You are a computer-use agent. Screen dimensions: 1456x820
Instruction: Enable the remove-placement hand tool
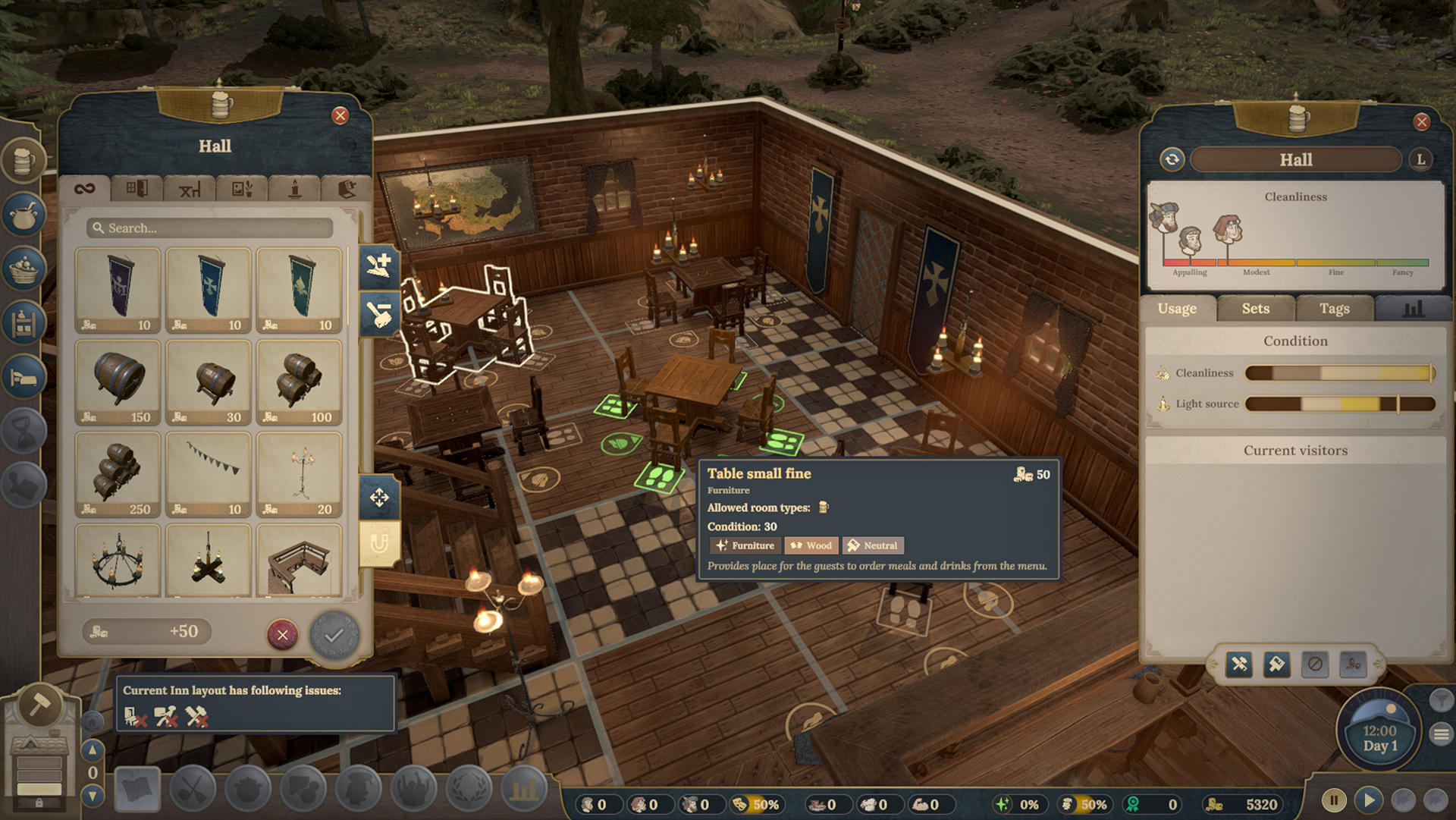[381, 313]
